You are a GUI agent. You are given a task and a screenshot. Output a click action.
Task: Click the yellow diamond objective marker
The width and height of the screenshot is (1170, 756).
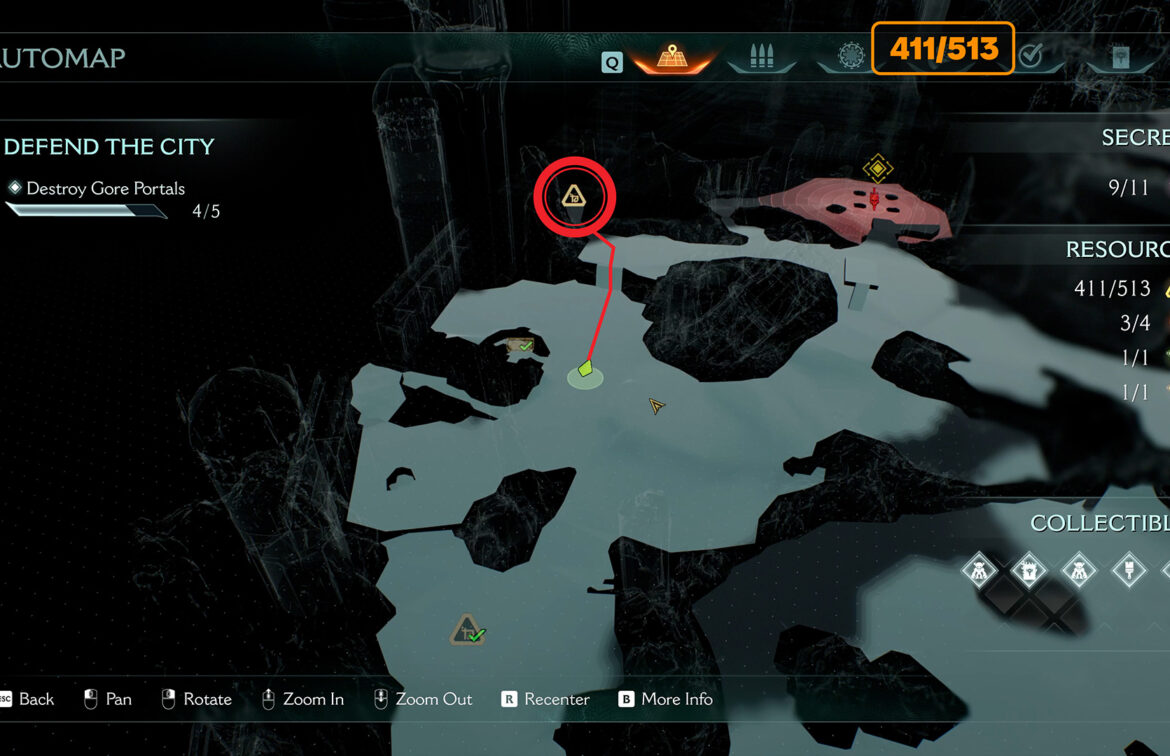click(877, 168)
